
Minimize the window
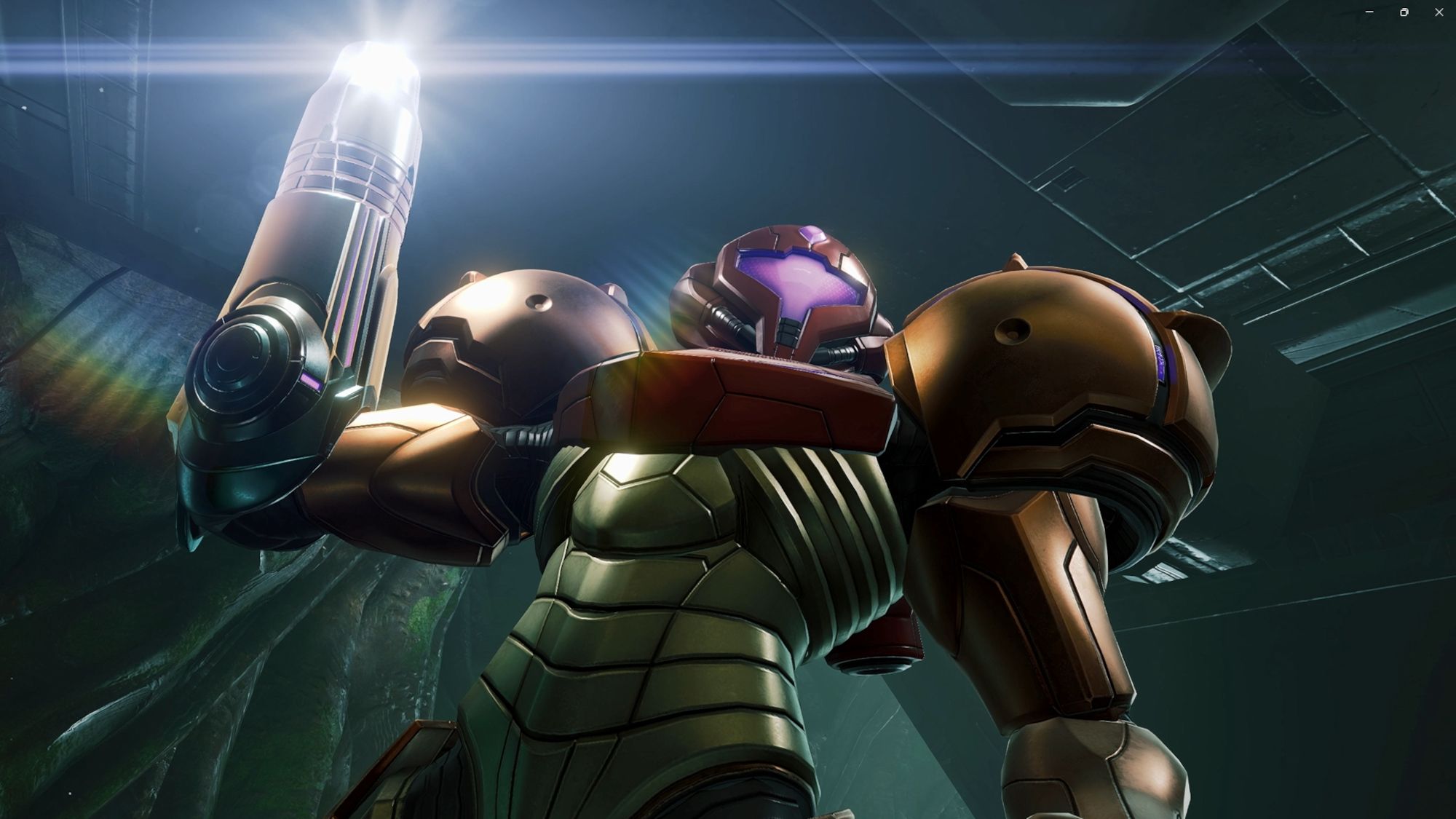click(1369, 12)
